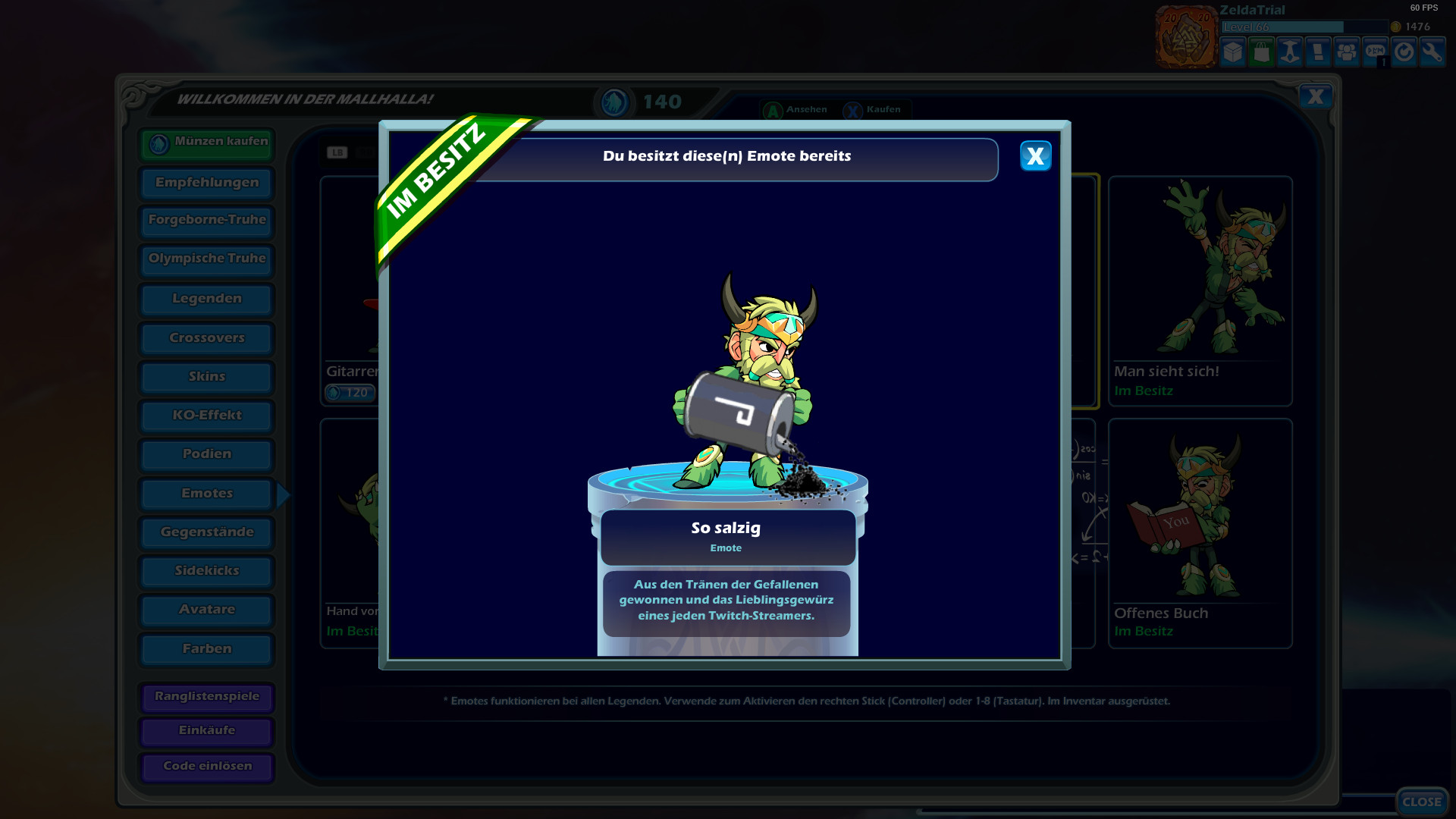Click the CLOSE button at bottom right
Screen dimensions: 1456x819
1422,801
